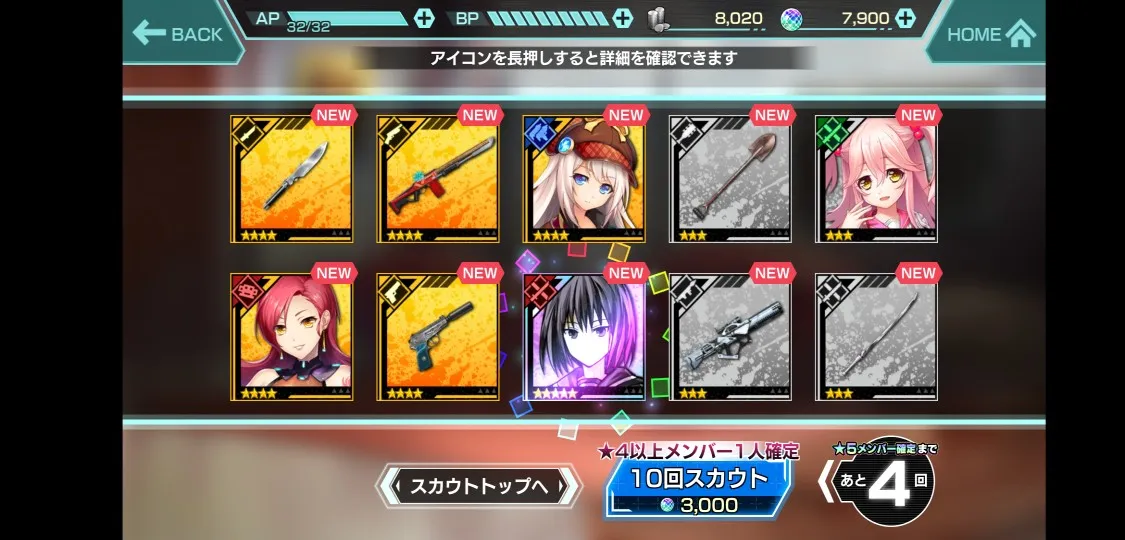Image resolution: width=1125 pixels, height=540 pixels.
Task: Choose the white-haired girl with plaid cap
Action: pyautogui.click(x=584, y=180)
